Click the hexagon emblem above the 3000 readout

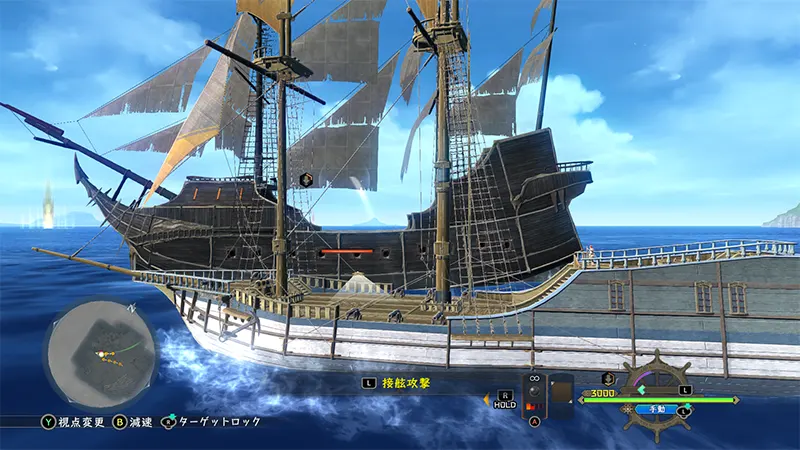click(607, 378)
